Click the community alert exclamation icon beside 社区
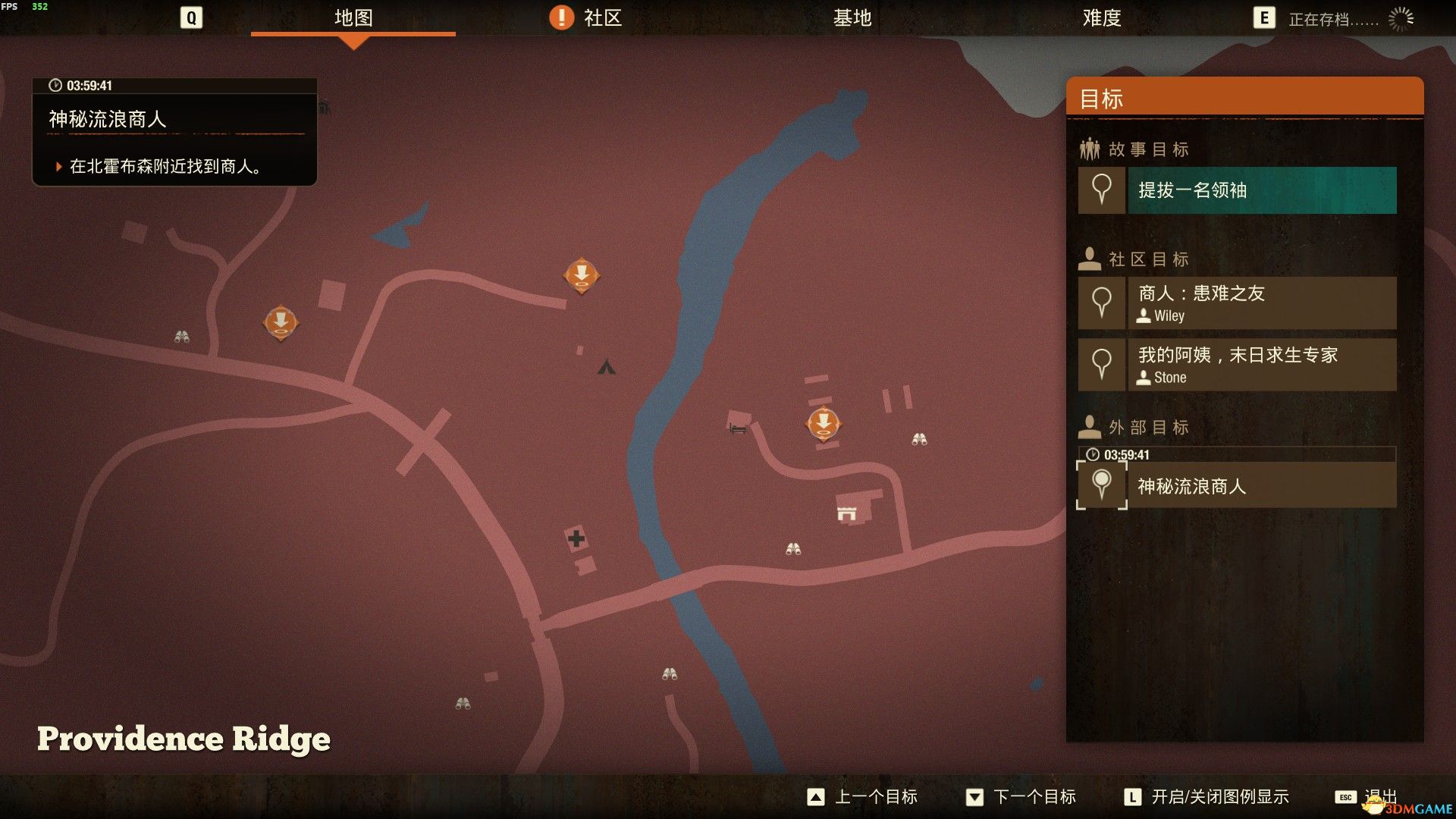The width and height of the screenshot is (1456, 819). tap(561, 17)
